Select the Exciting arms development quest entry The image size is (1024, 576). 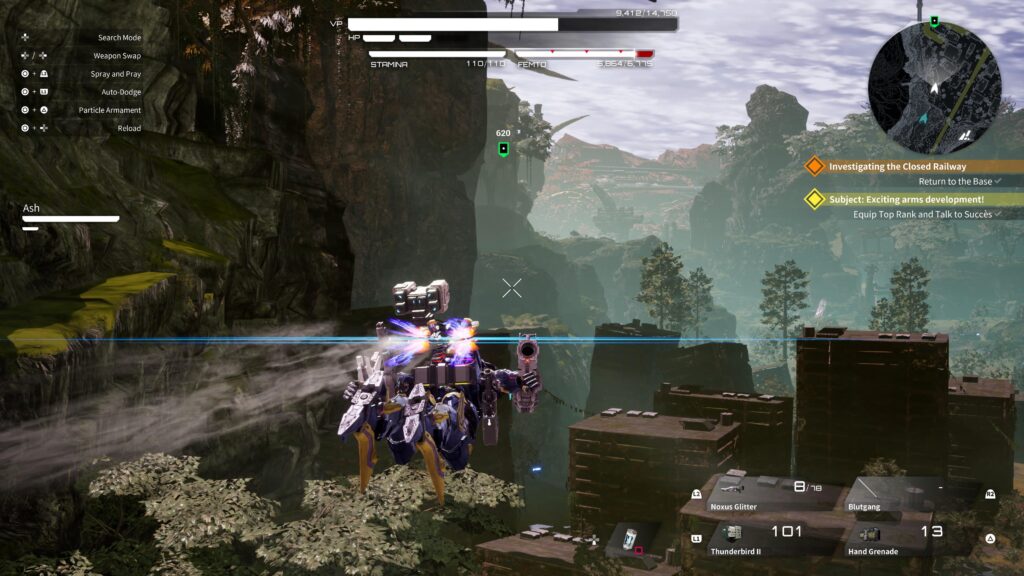pos(904,199)
